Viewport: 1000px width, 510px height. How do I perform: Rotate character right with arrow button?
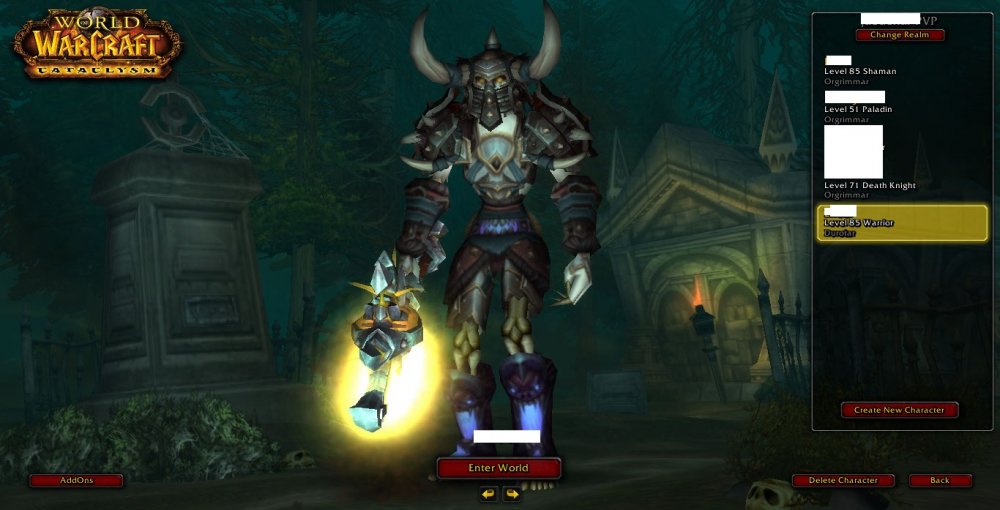pos(511,493)
